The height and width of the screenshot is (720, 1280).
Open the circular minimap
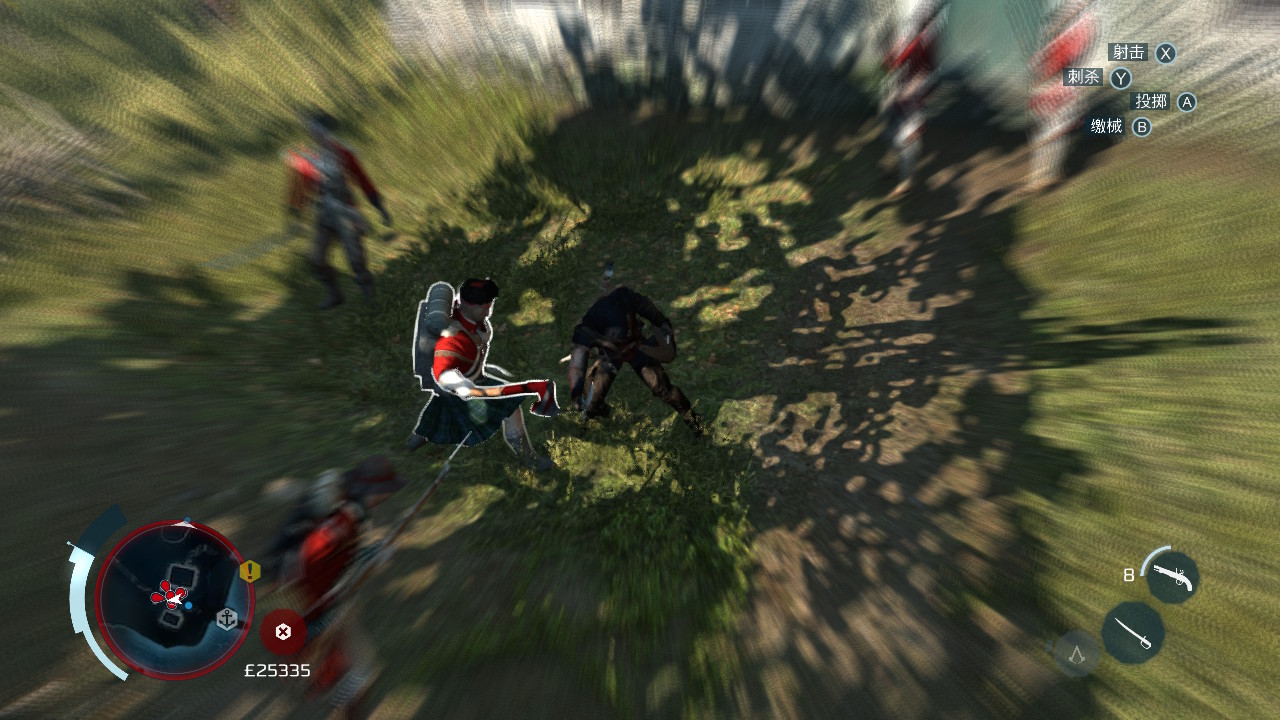pyautogui.click(x=174, y=598)
